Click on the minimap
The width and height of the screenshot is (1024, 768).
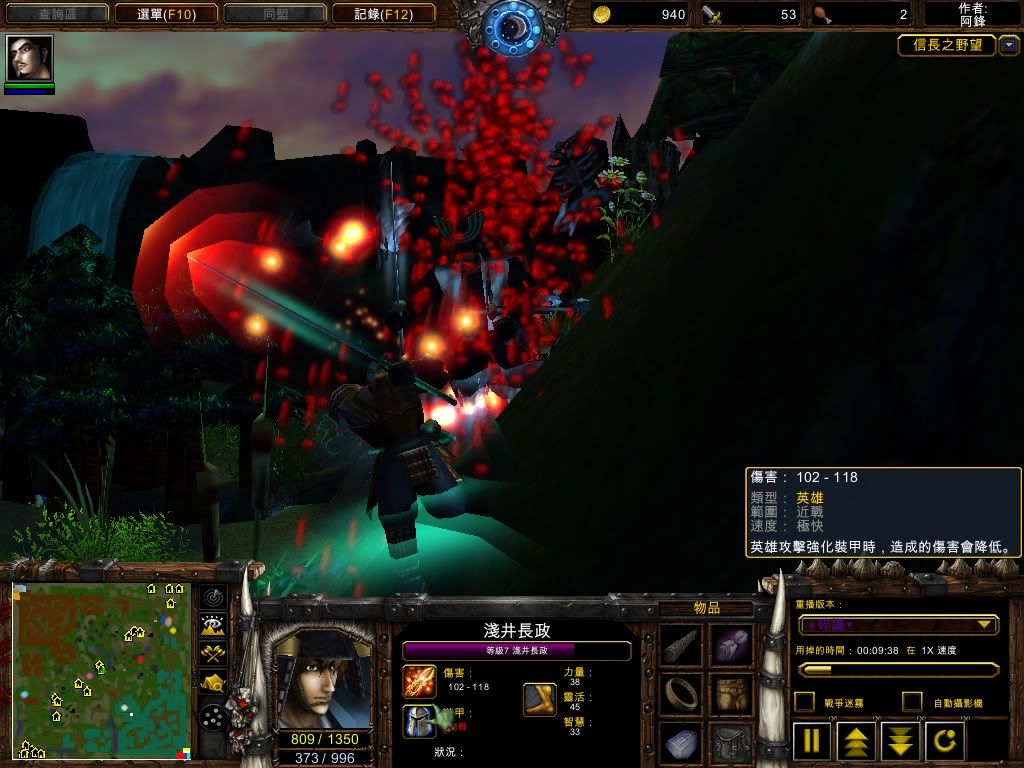click(101, 670)
